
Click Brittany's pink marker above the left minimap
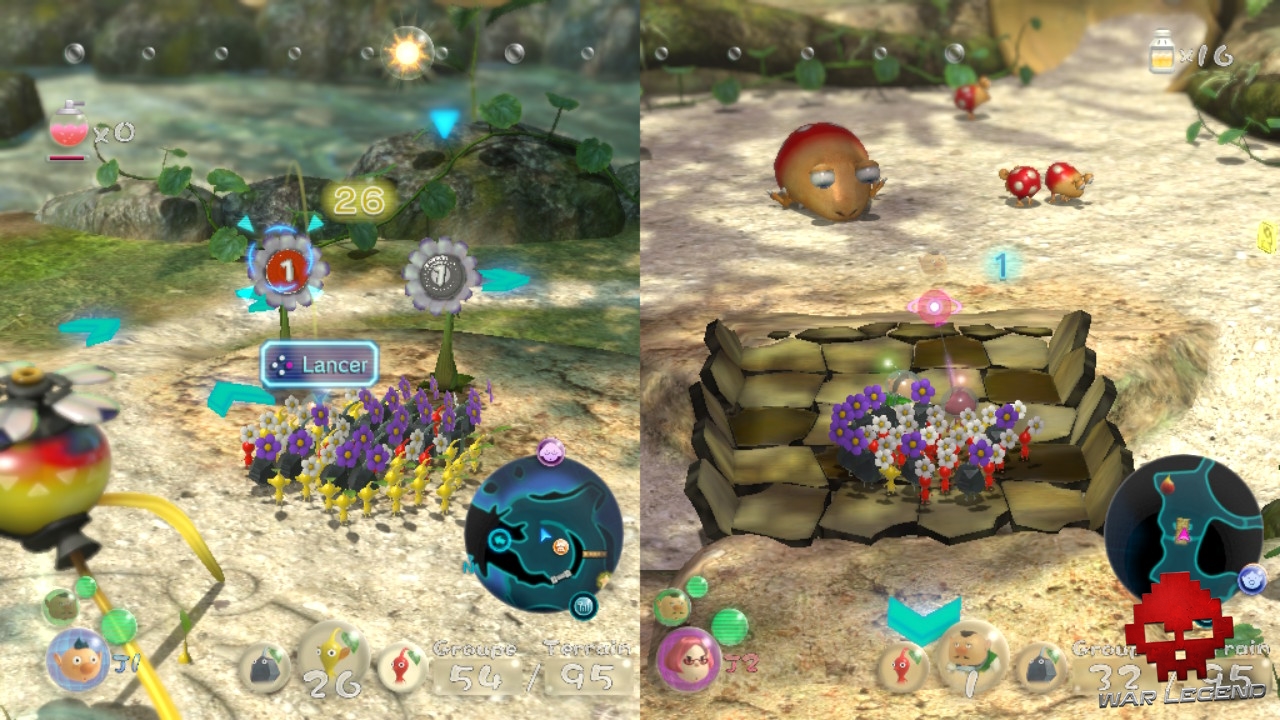[x=551, y=452]
